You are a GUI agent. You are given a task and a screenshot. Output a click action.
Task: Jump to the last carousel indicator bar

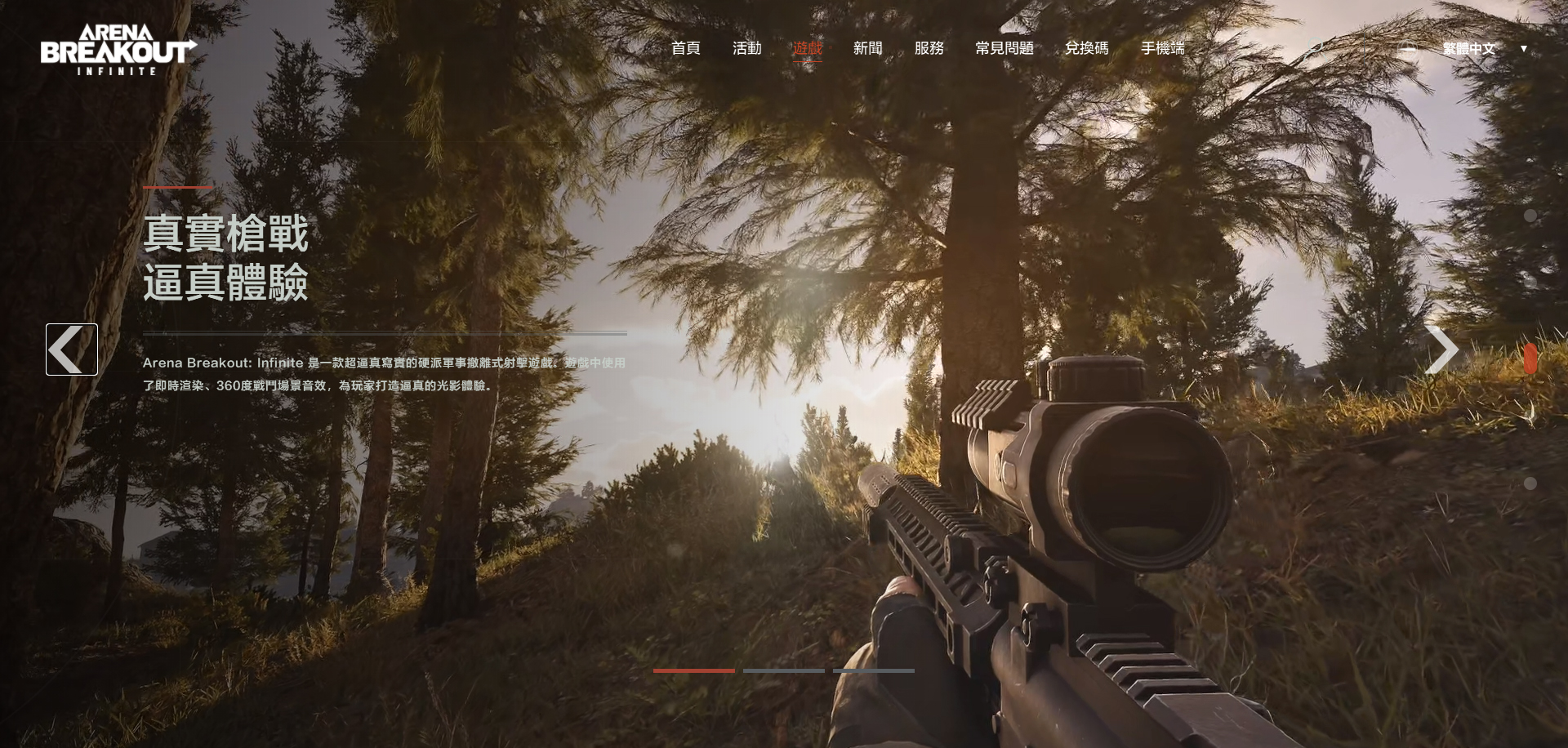(873, 670)
